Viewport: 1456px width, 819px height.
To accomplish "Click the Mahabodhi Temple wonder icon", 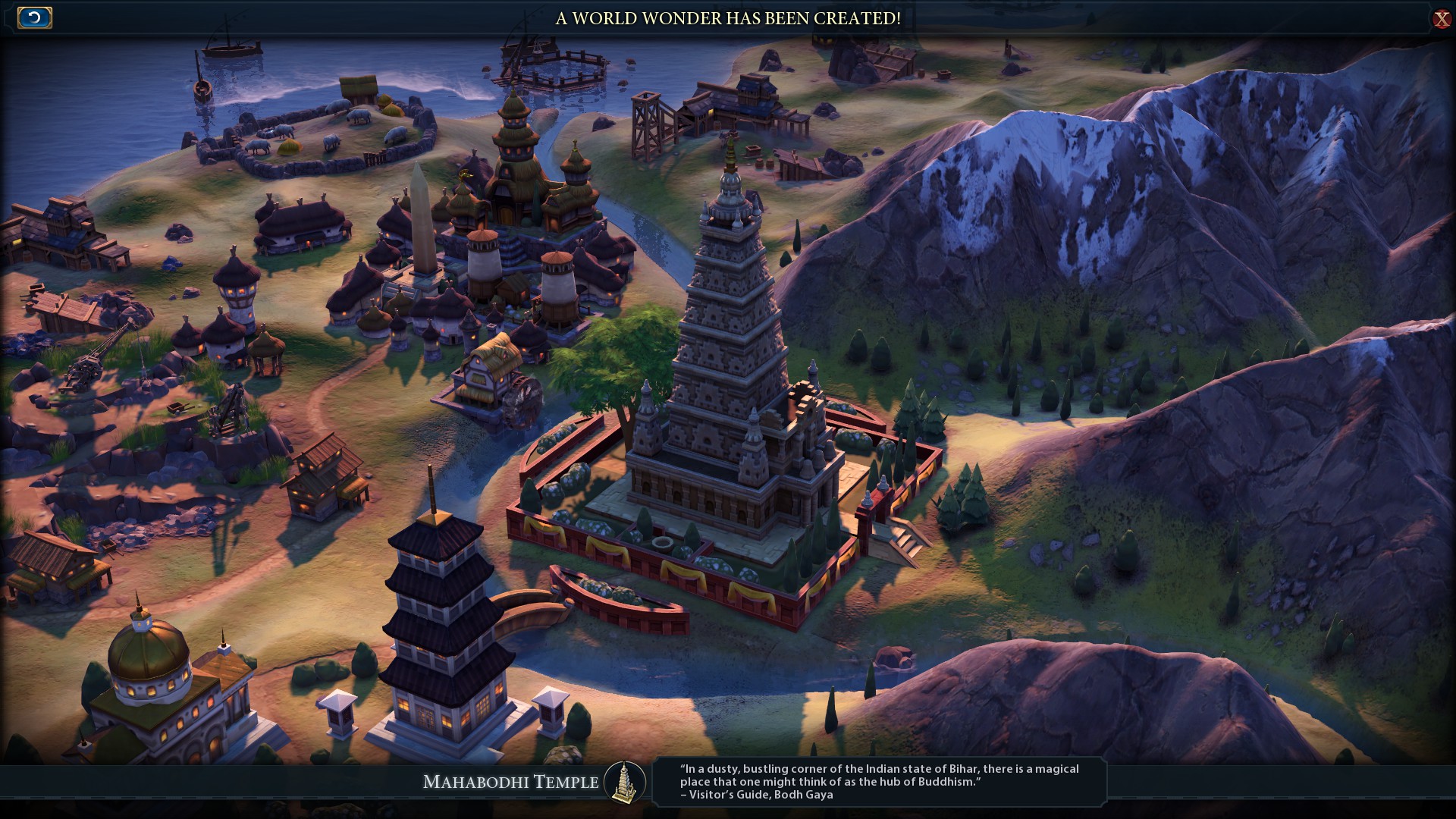I will [625, 782].
